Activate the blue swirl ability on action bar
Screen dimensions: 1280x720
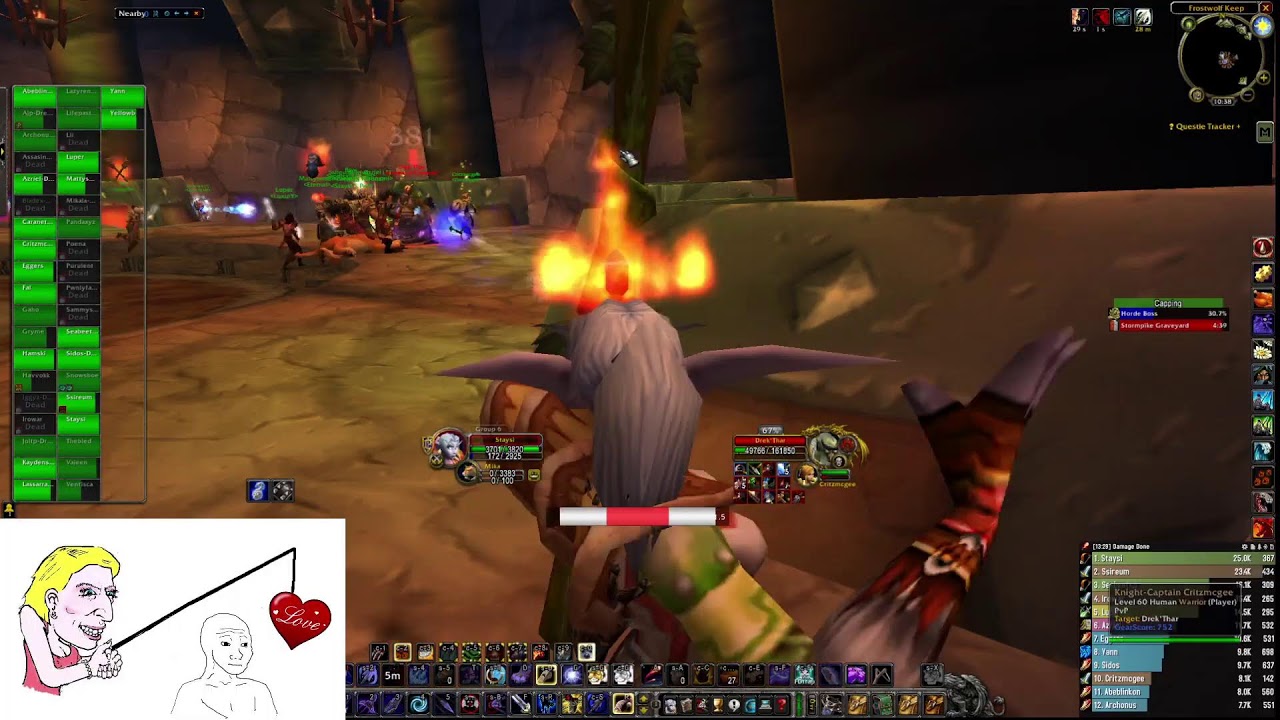coord(418,705)
